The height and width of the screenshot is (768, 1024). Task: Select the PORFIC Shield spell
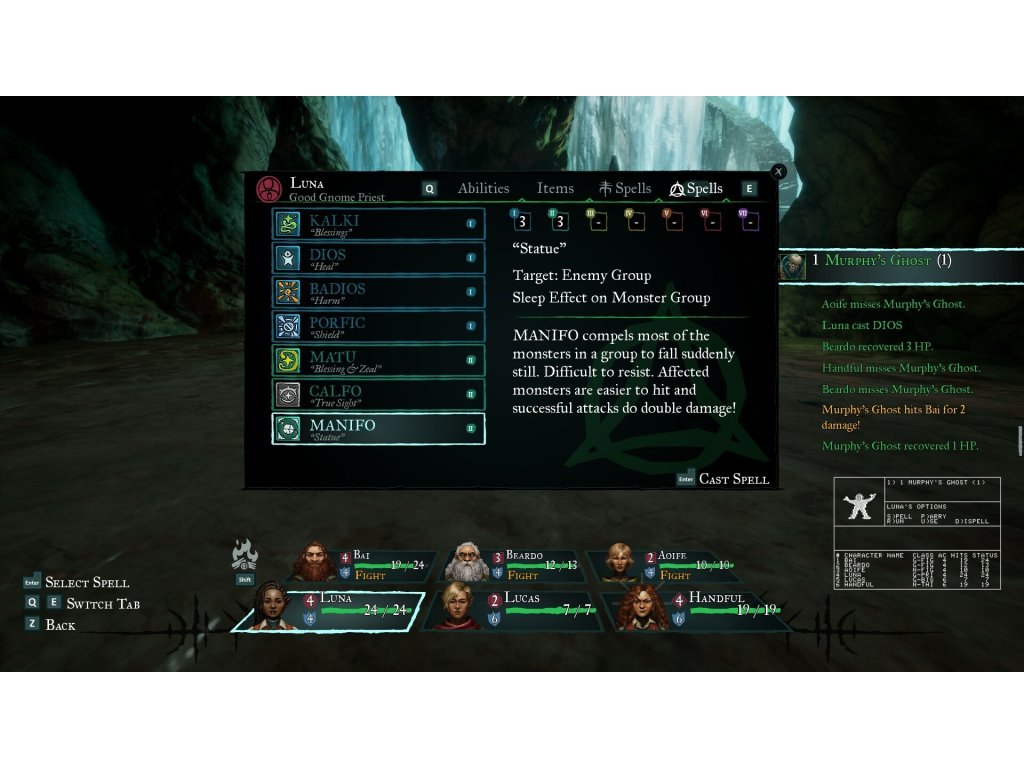click(x=378, y=326)
